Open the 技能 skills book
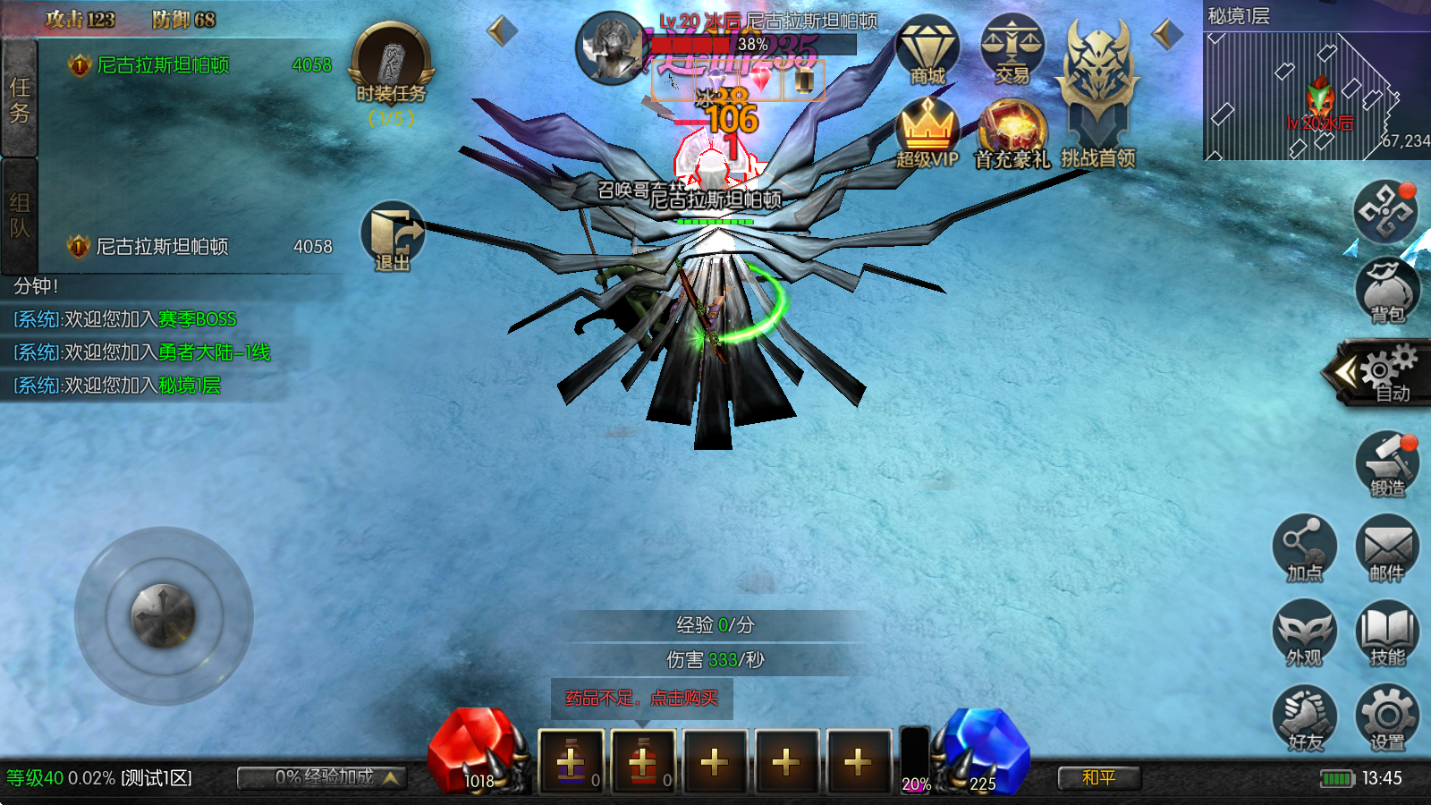The image size is (1431, 805). [1387, 632]
